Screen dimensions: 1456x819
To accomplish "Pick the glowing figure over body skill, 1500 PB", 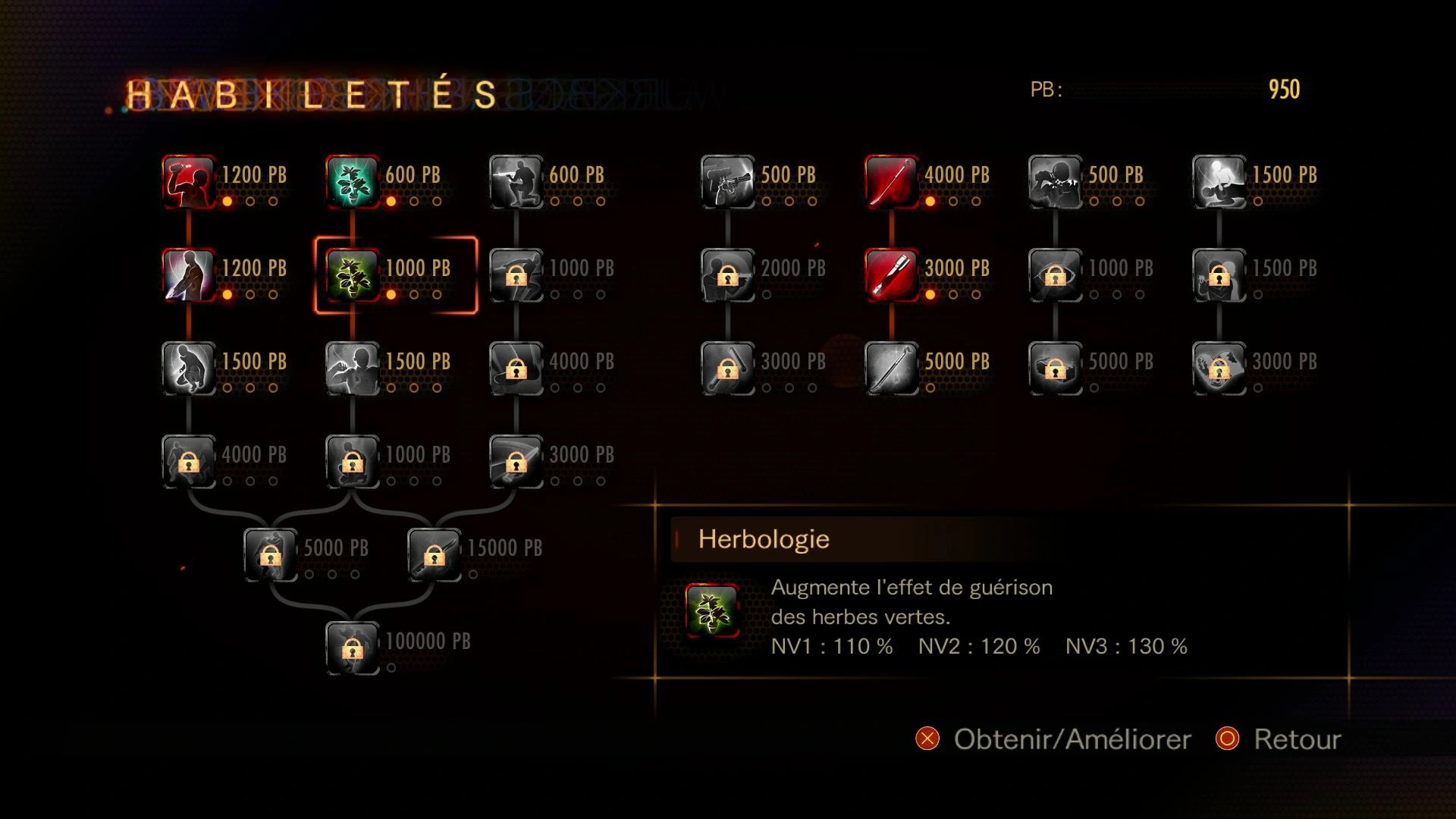I will click(1219, 182).
